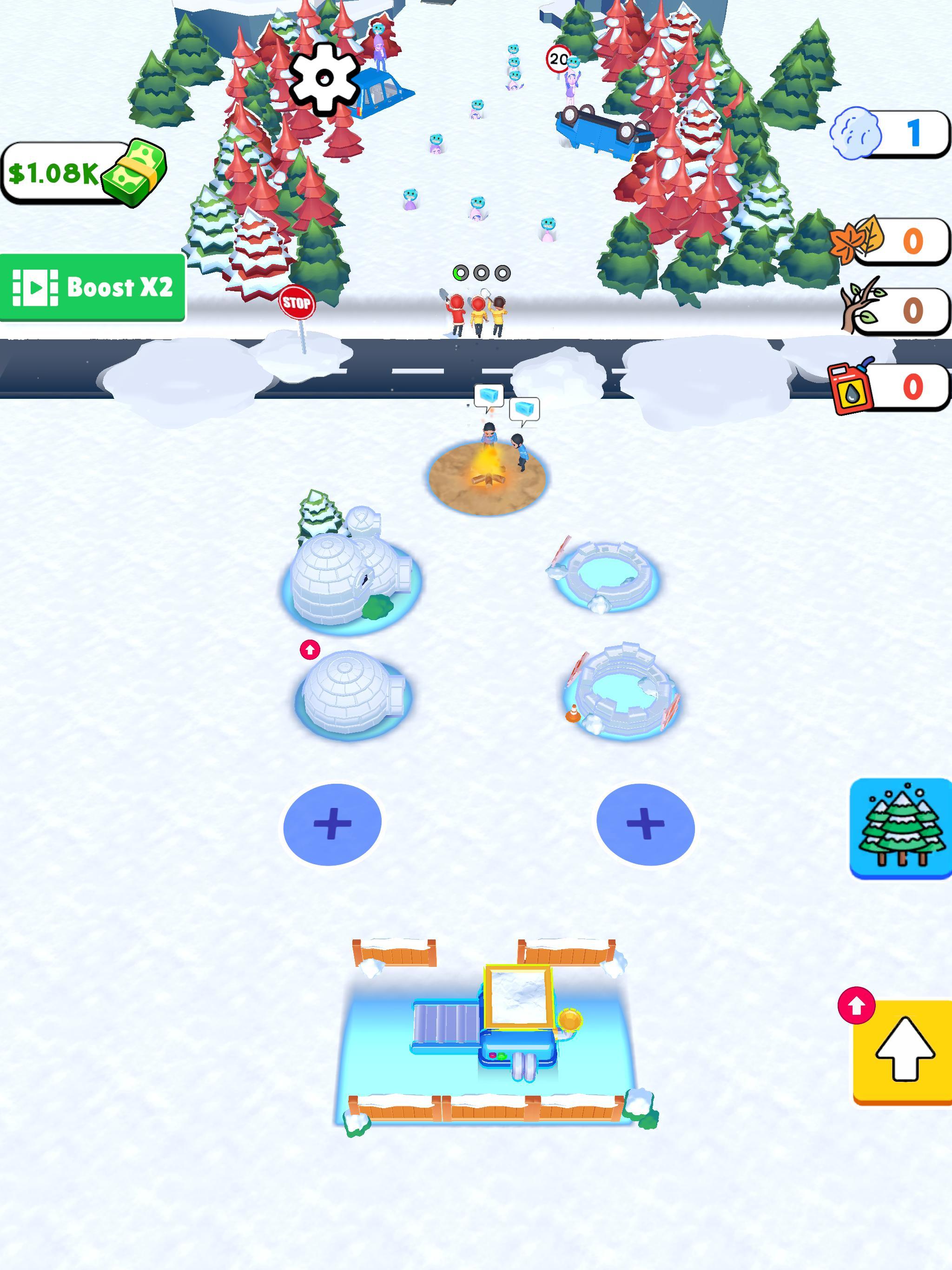Tap the leftmost empty progress circle

click(481, 273)
